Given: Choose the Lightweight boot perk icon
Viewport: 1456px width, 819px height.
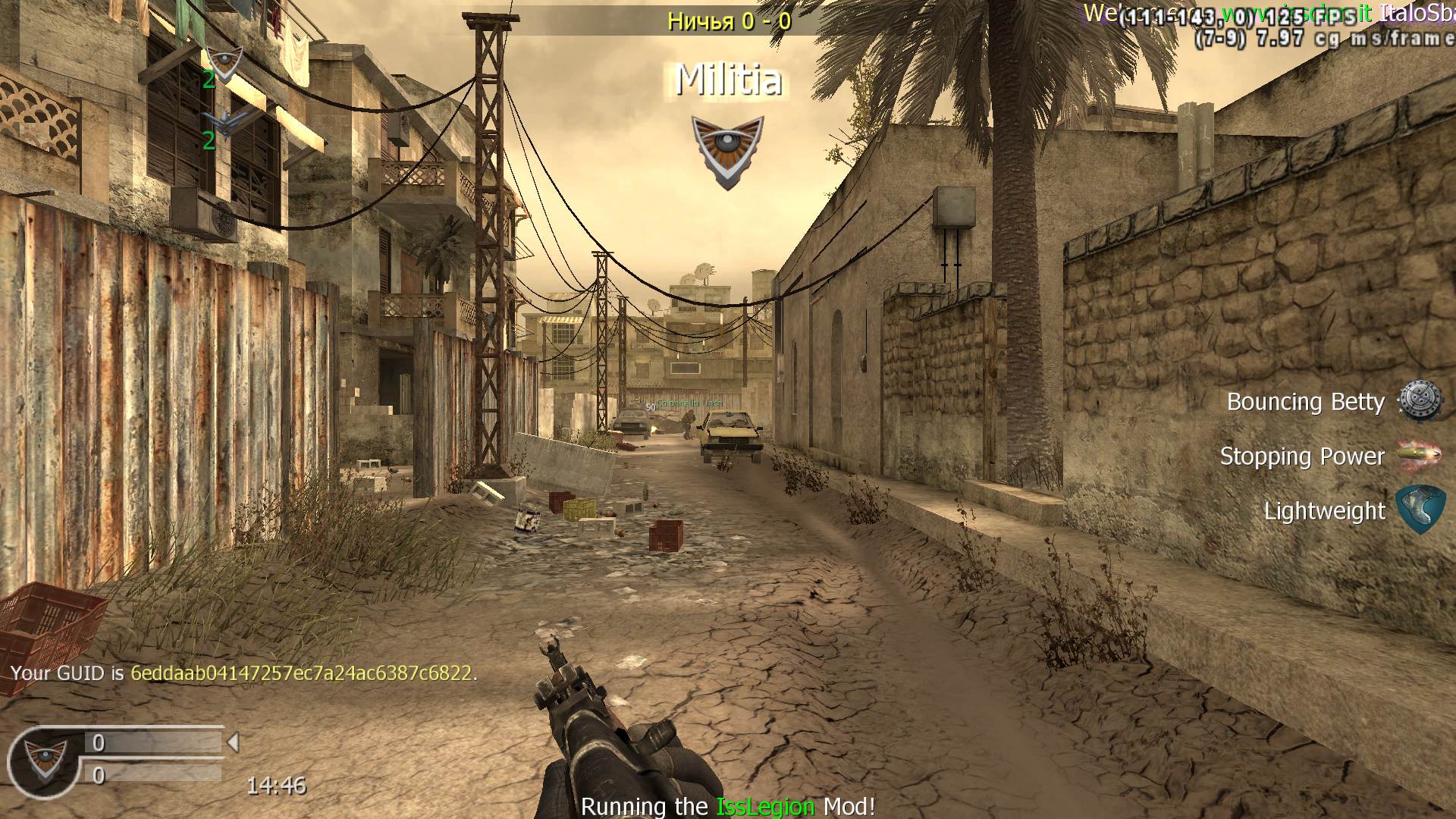Looking at the screenshot, I should coord(1419,510).
